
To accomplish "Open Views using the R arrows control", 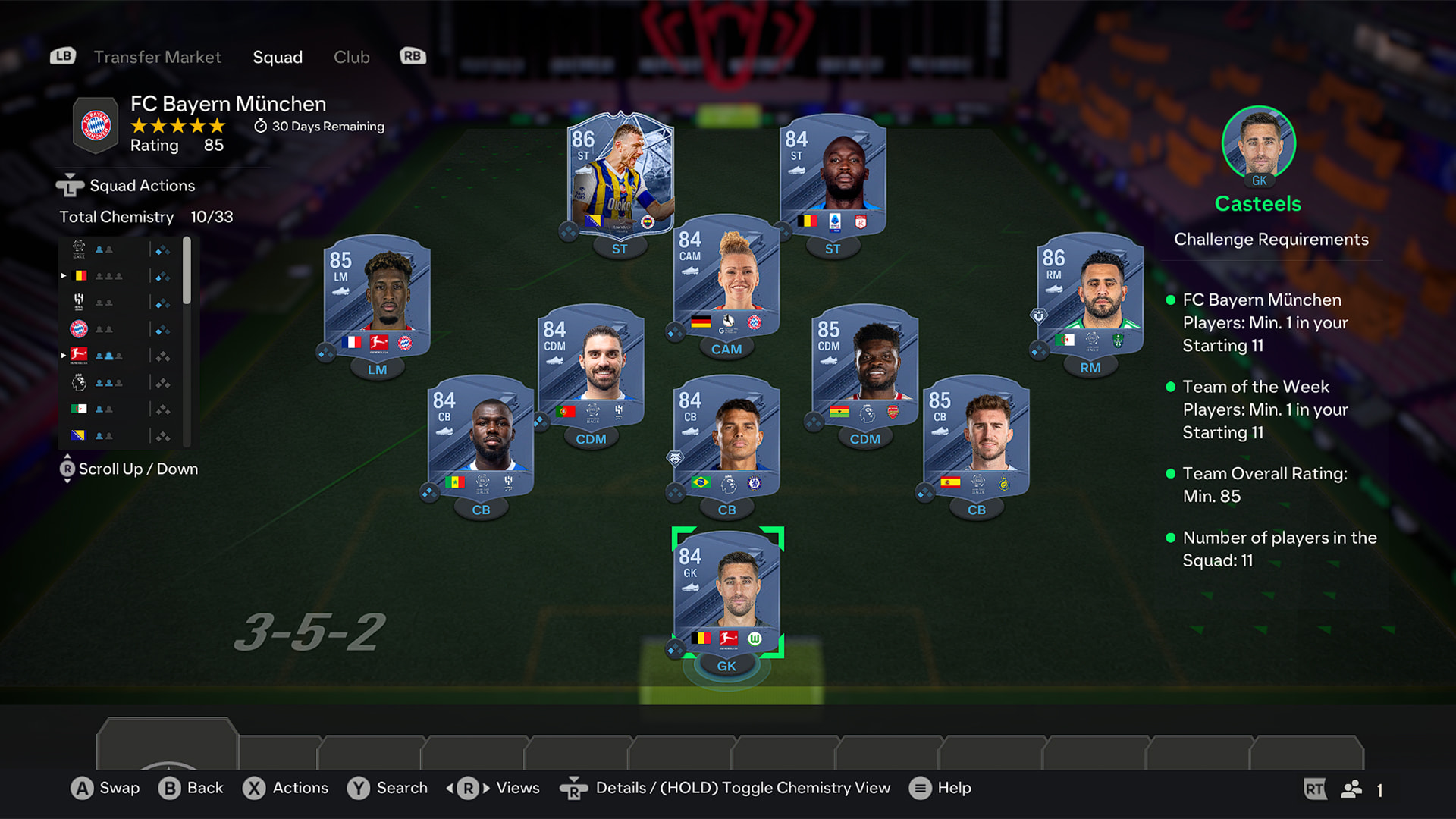I will pyautogui.click(x=469, y=788).
